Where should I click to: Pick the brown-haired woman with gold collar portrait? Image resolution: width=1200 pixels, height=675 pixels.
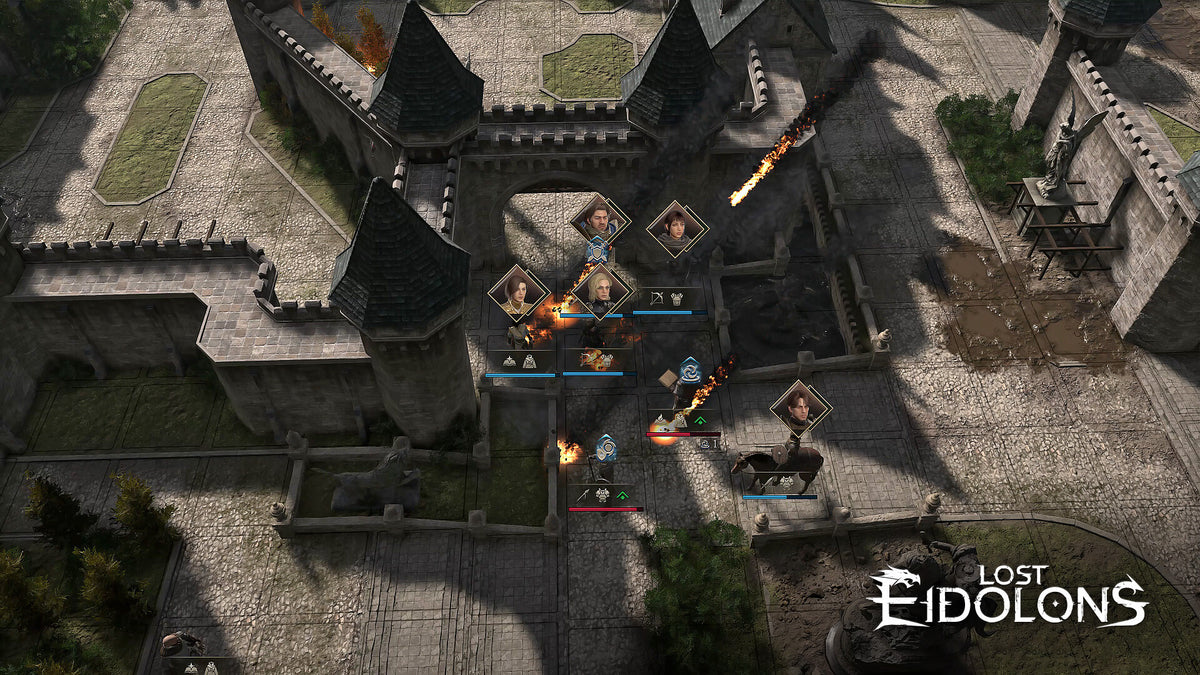coord(518,292)
